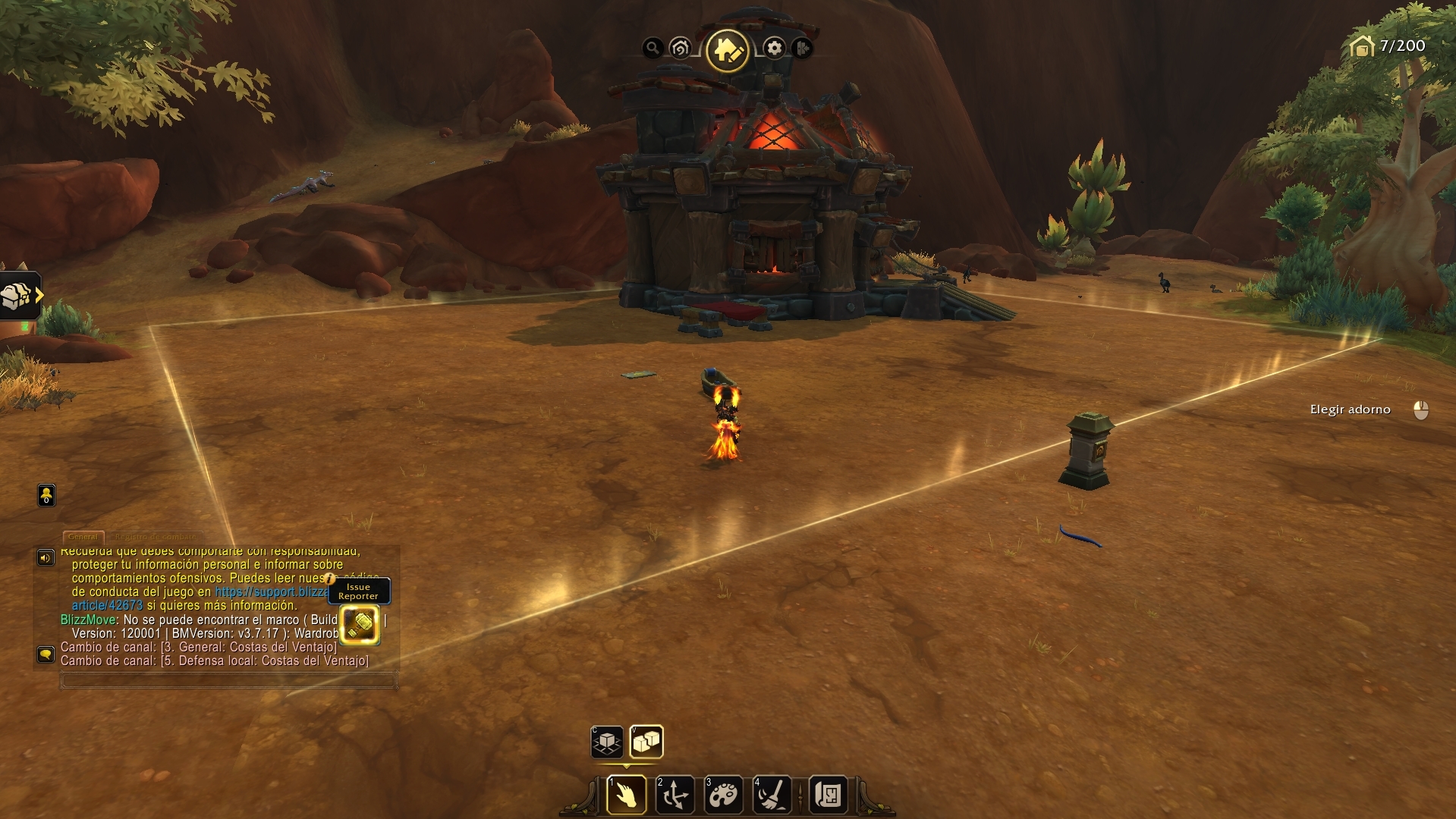Image resolution: width=1456 pixels, height=819 pixels.
Task: Open the magnifying glass search button
Action: 652,49
